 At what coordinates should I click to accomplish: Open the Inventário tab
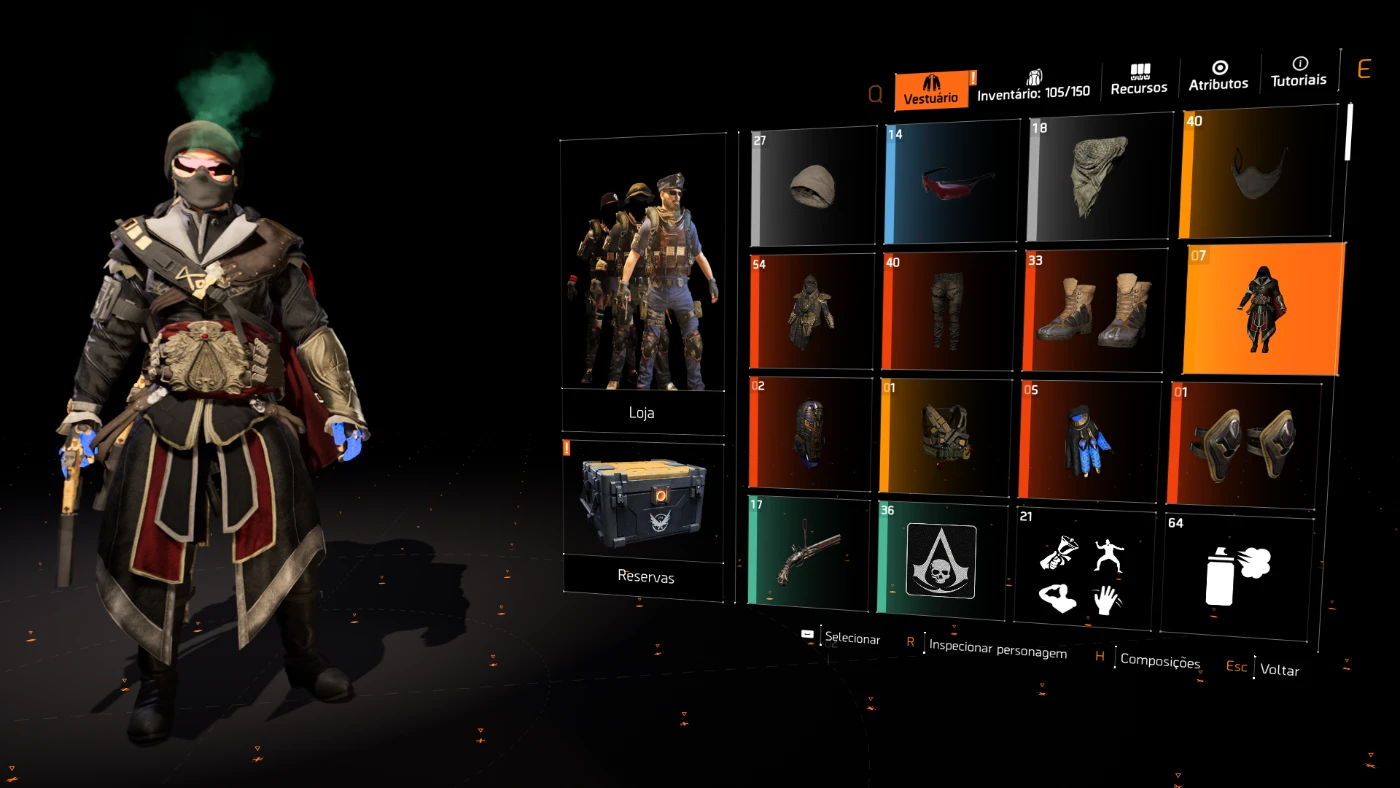tap(1033, 85)
